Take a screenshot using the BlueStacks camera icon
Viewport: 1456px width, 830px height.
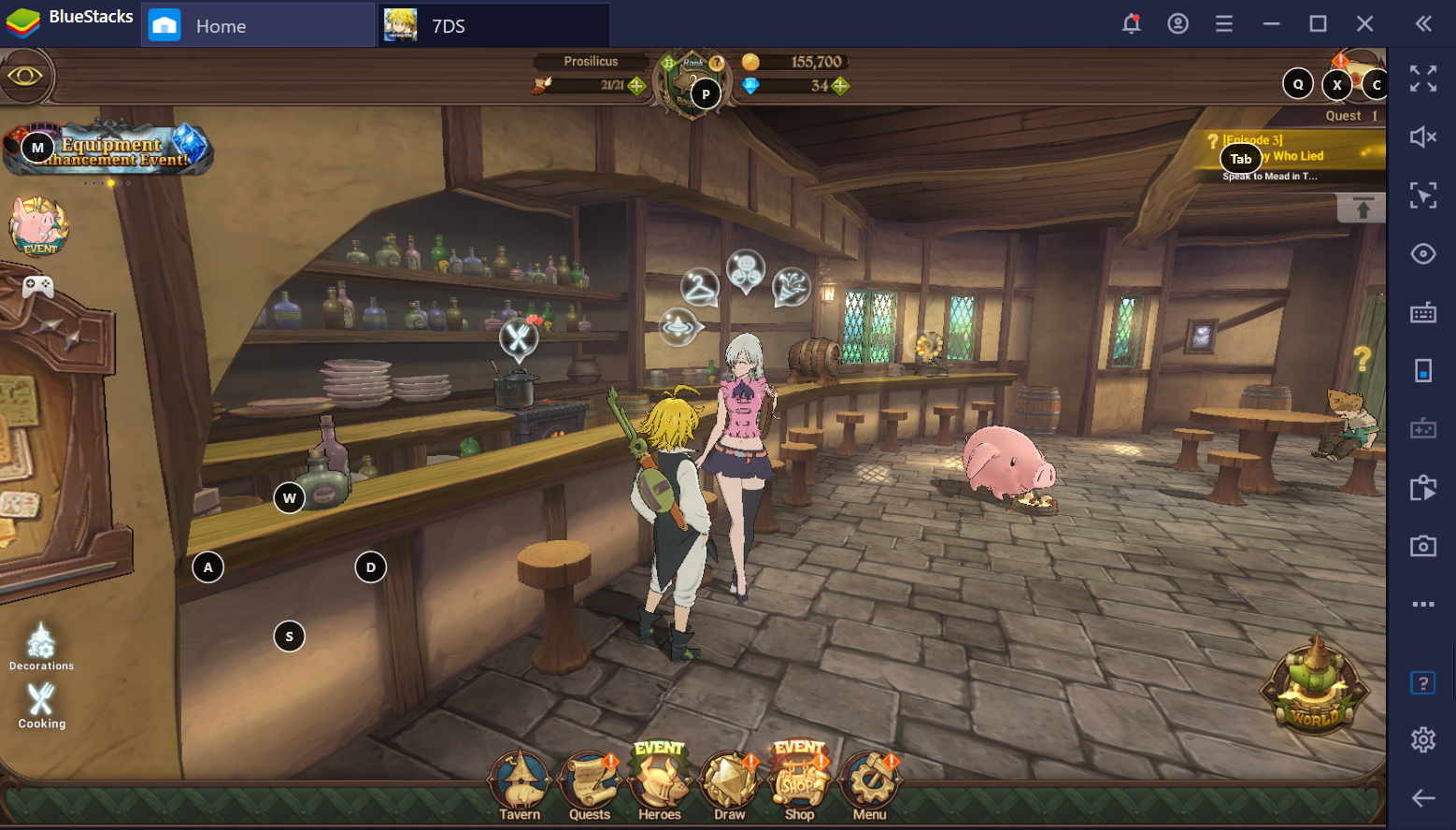pyautogui.click(x=1423, y=546)
